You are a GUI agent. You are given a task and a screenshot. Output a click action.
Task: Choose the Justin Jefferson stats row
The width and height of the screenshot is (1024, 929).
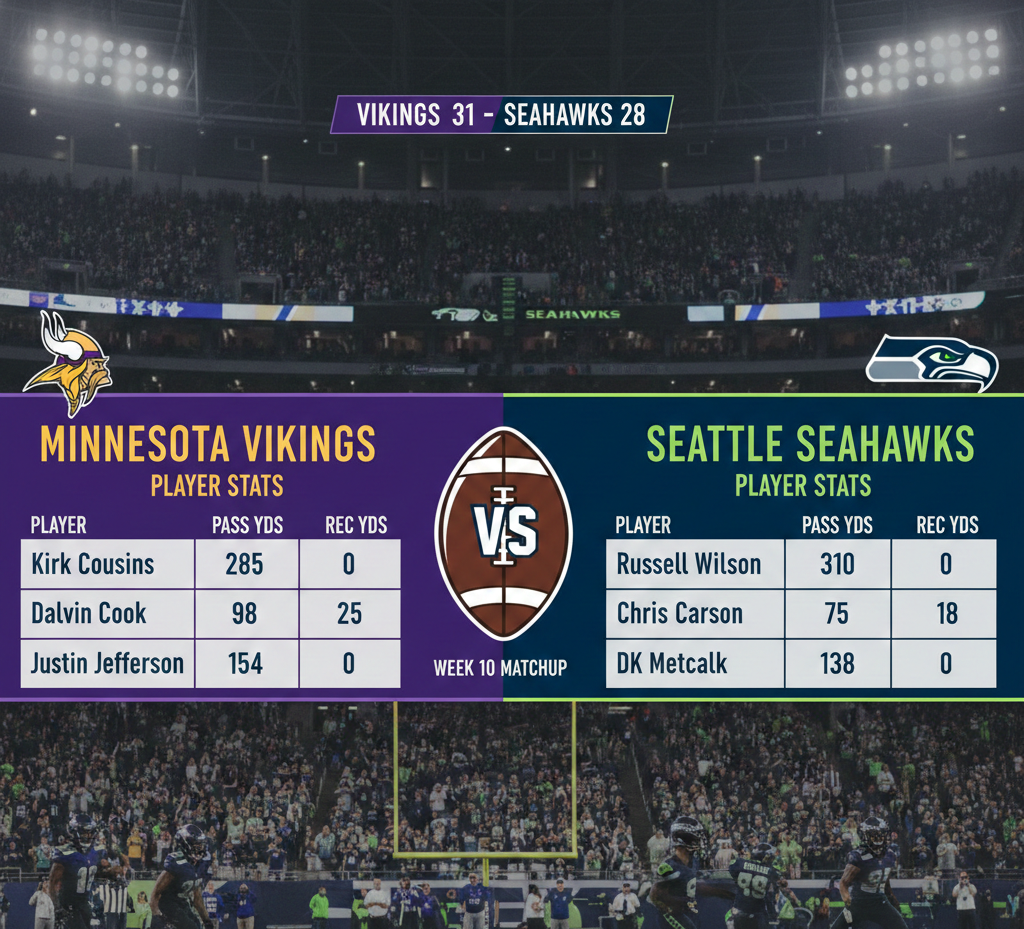(107, 662)
